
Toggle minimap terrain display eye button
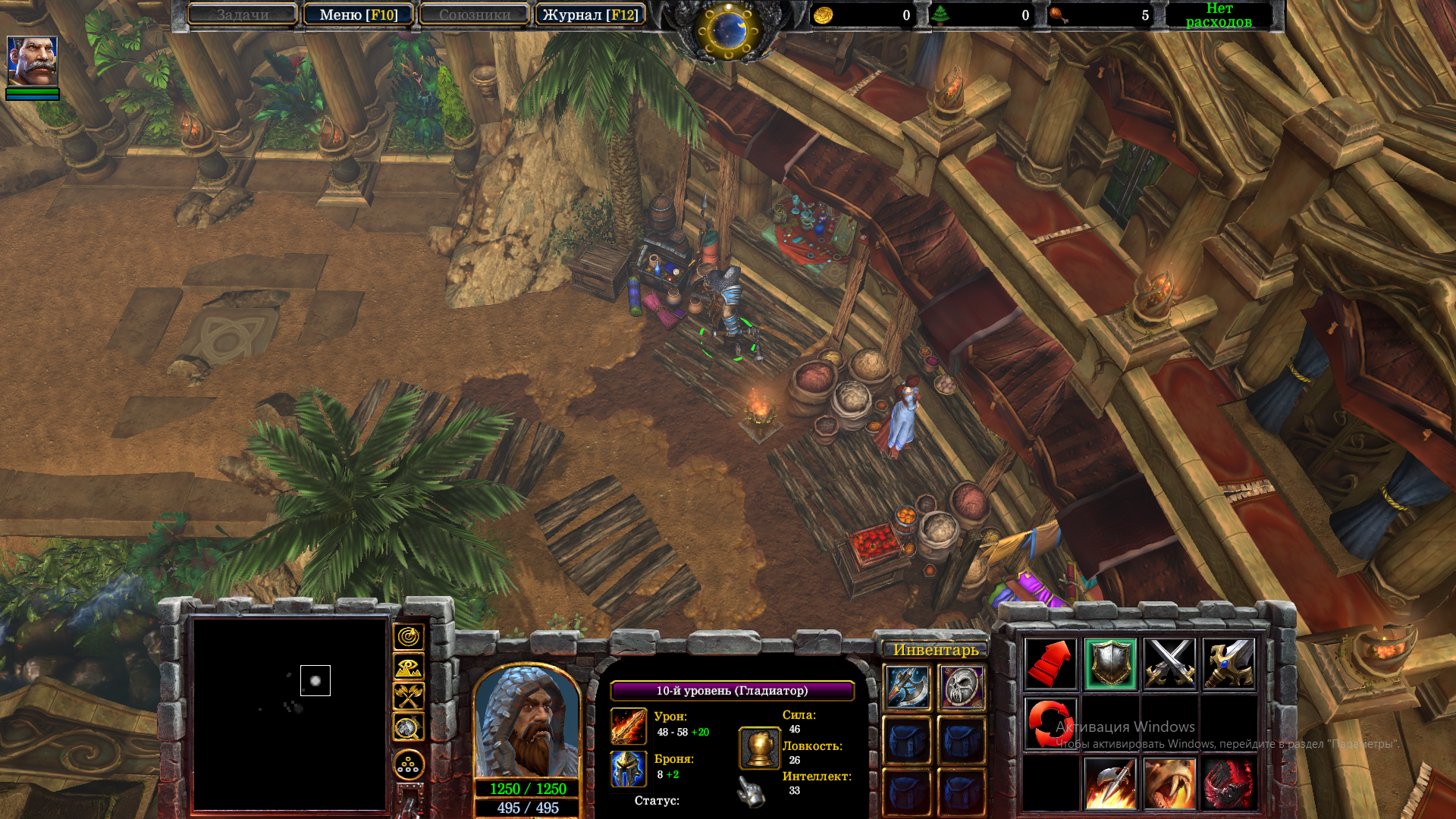[x=408, y=667]
